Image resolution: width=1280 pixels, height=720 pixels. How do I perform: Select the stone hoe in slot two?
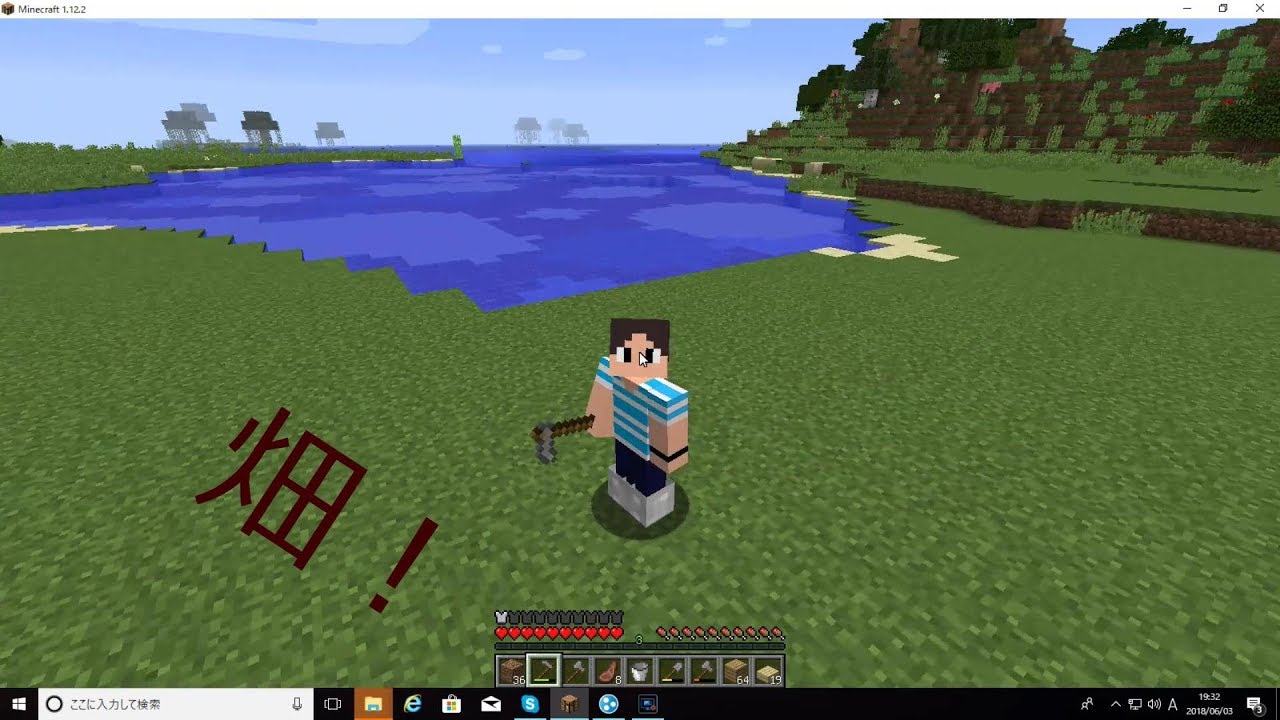coord(544,670)
